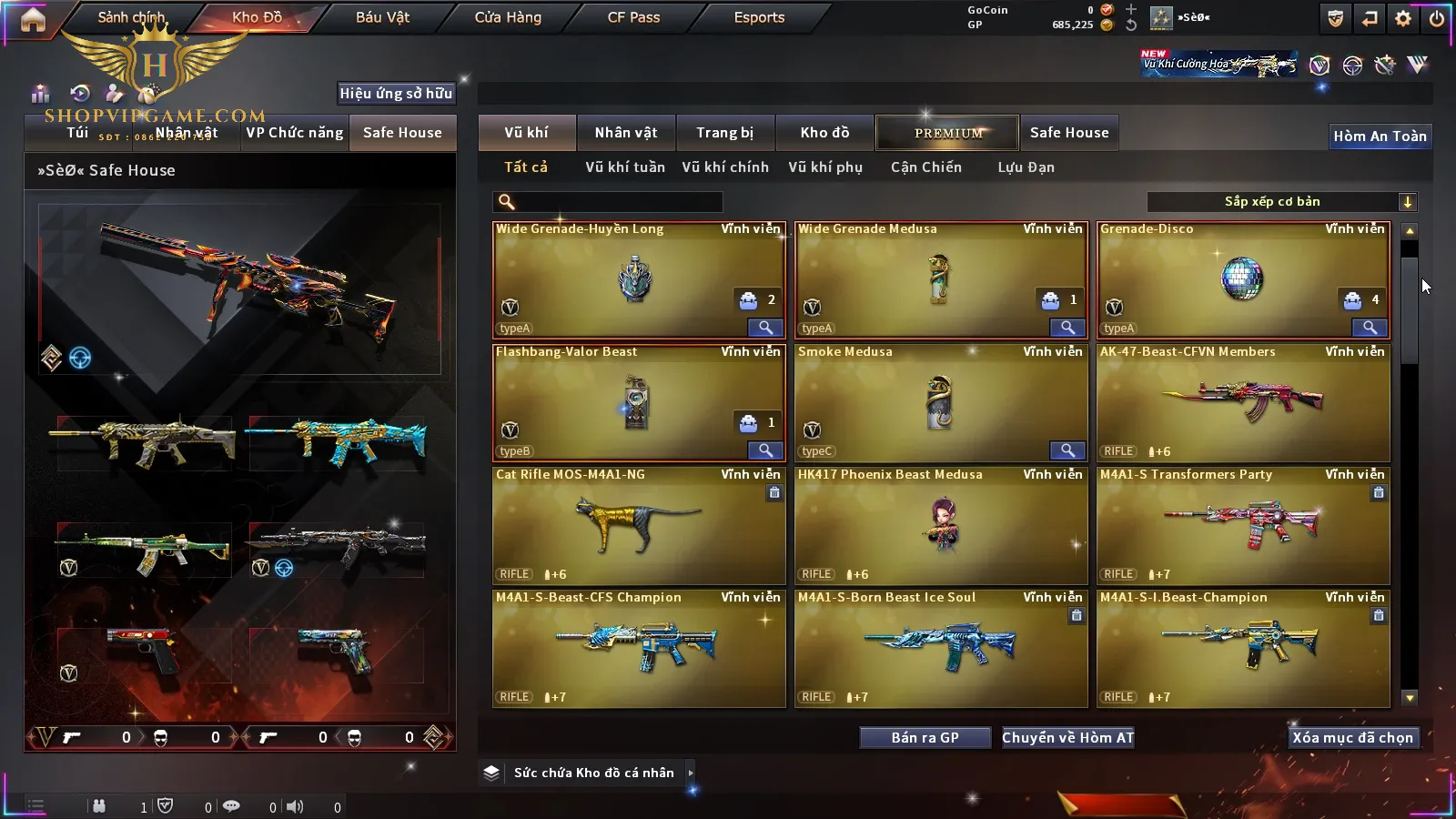1456x819 pixels.
Task: Select the Trang bị tab
Action: (x=724, y=133)
